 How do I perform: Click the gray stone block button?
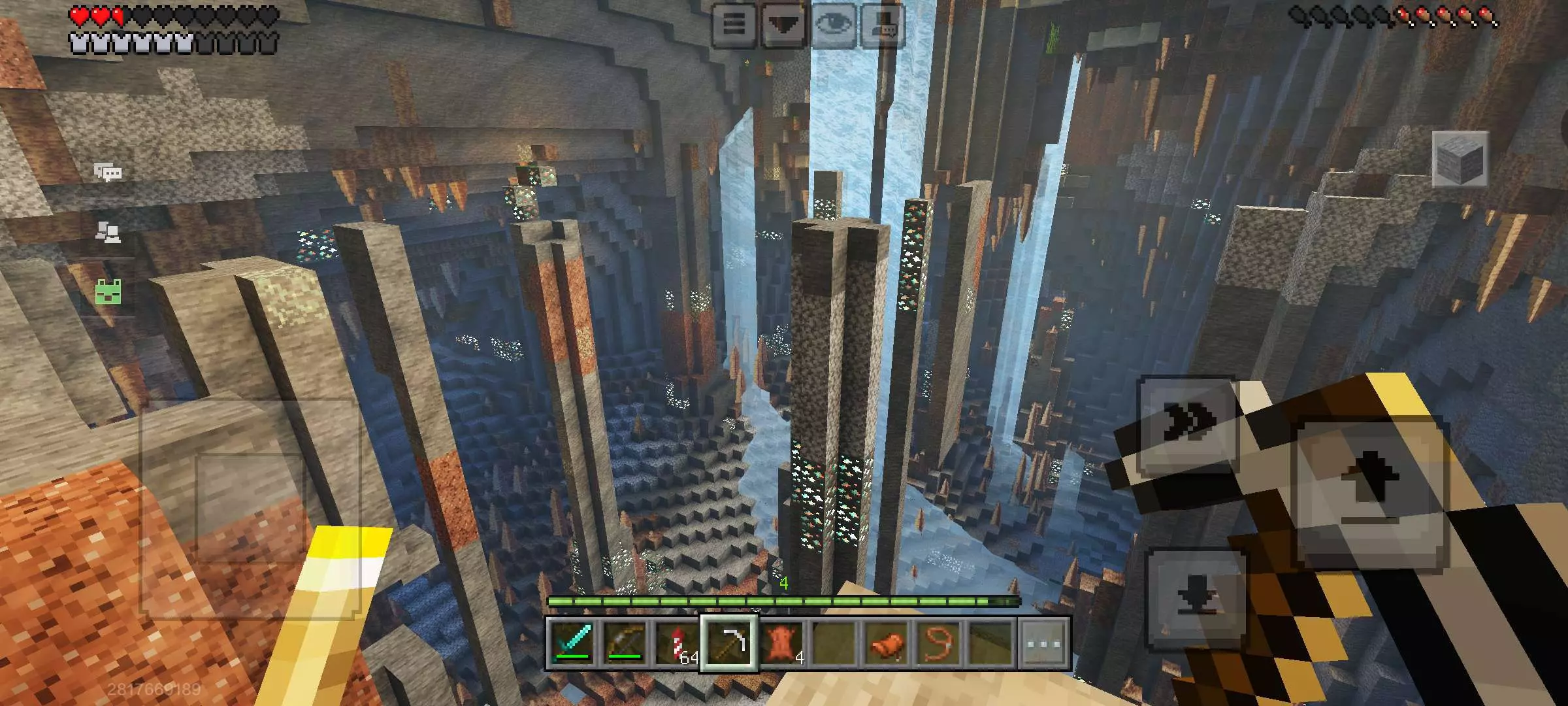point(1460,159)
